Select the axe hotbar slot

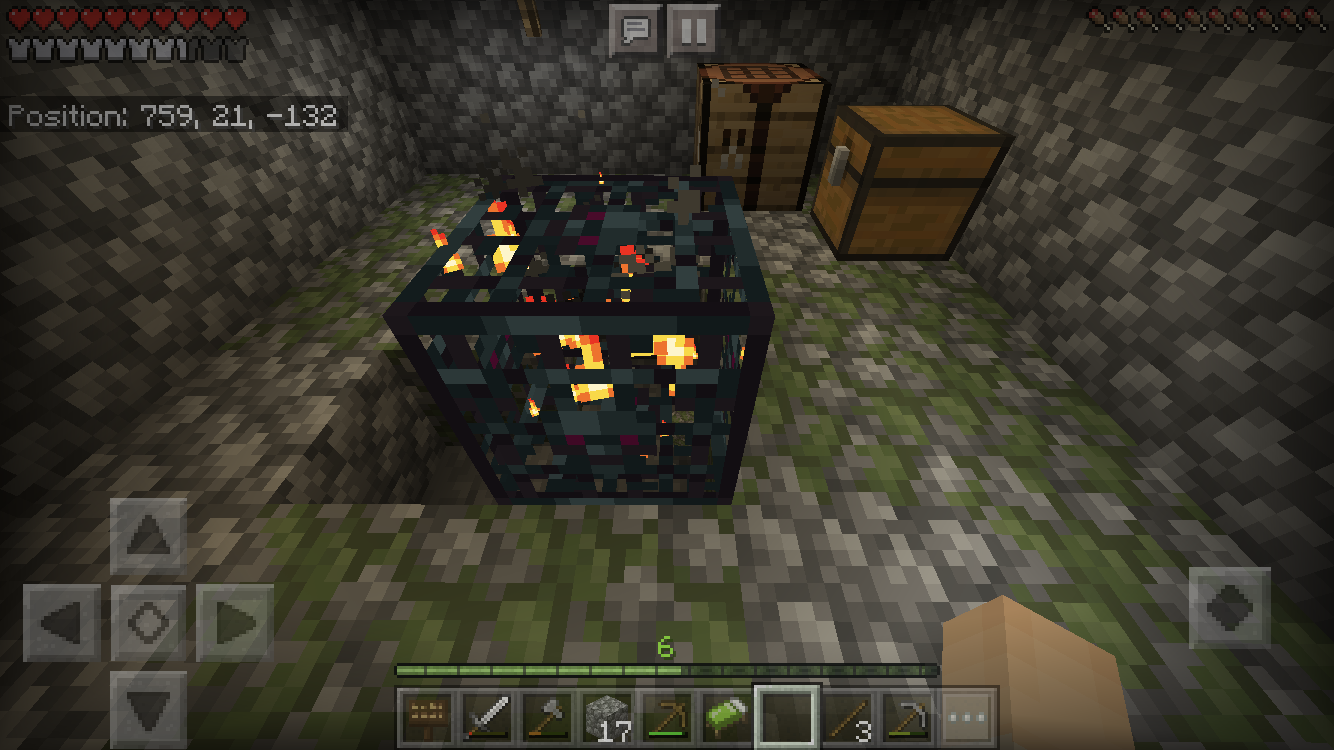click(547, 717)
